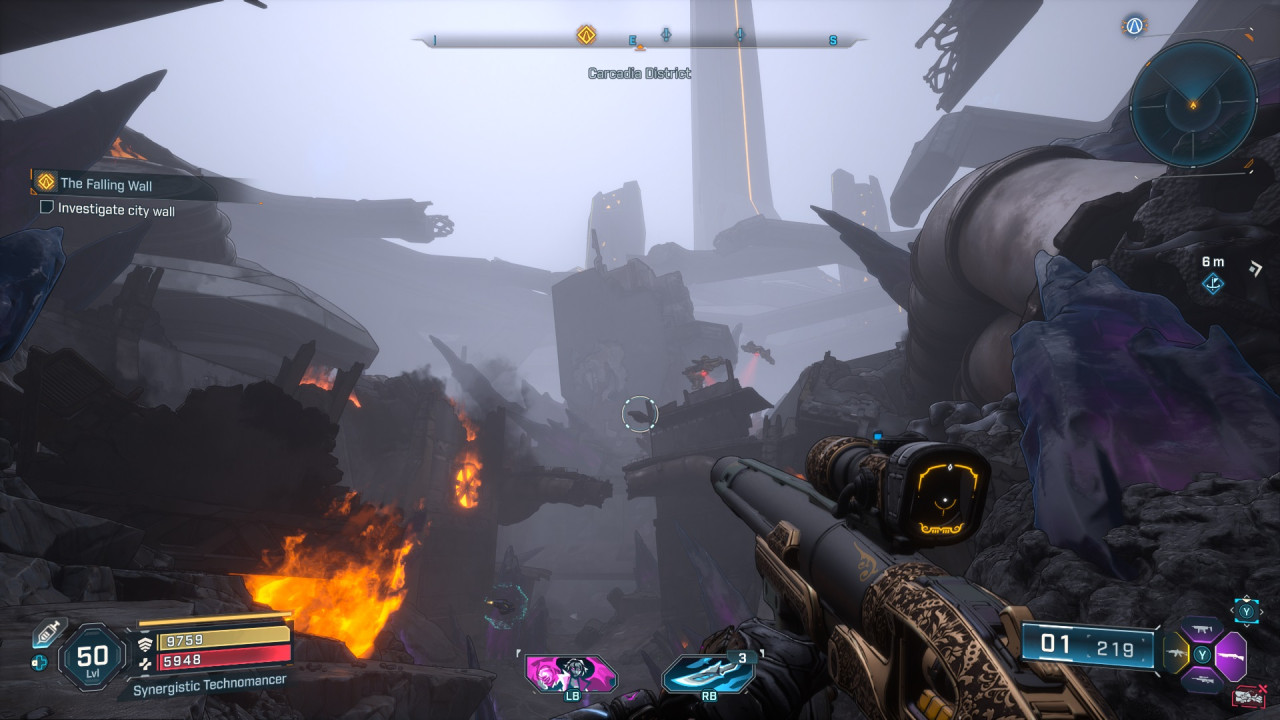Select the equipped purple shotgun weapon slot
The image size is (1280, 720).
pos(1231,655)
